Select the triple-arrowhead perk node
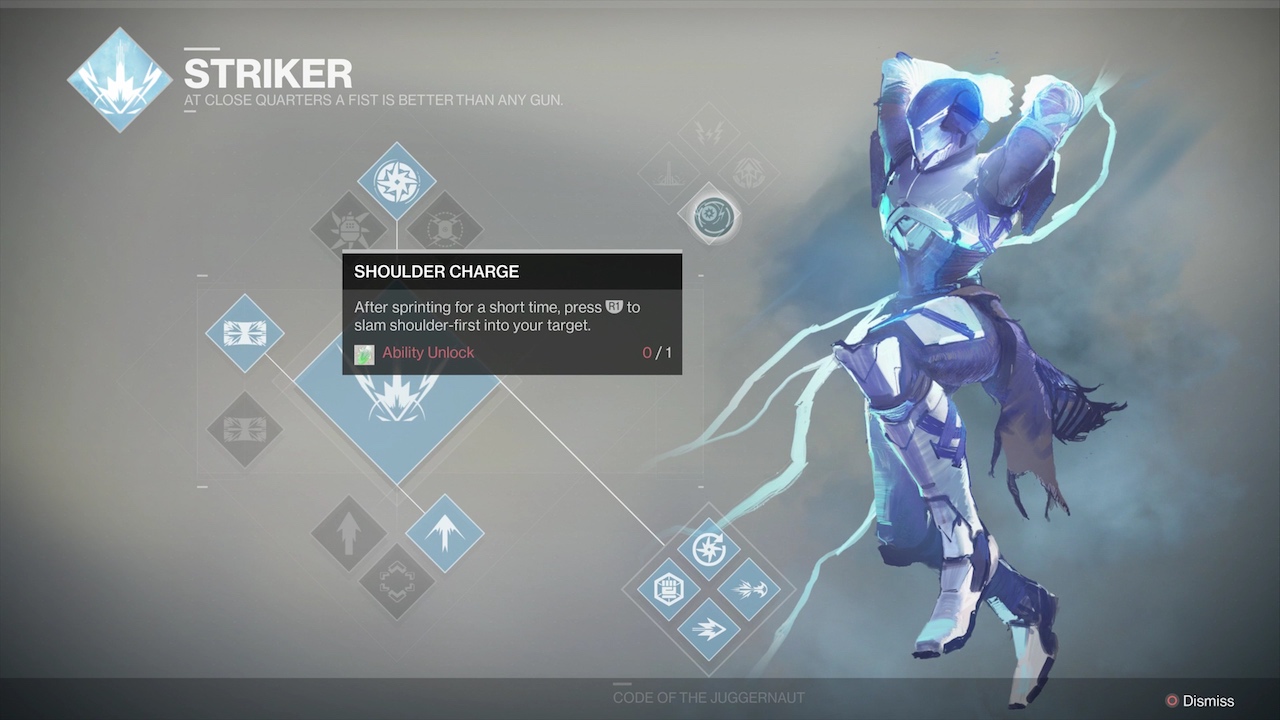This screenshot has height=720, width=1280. [709, 629]
